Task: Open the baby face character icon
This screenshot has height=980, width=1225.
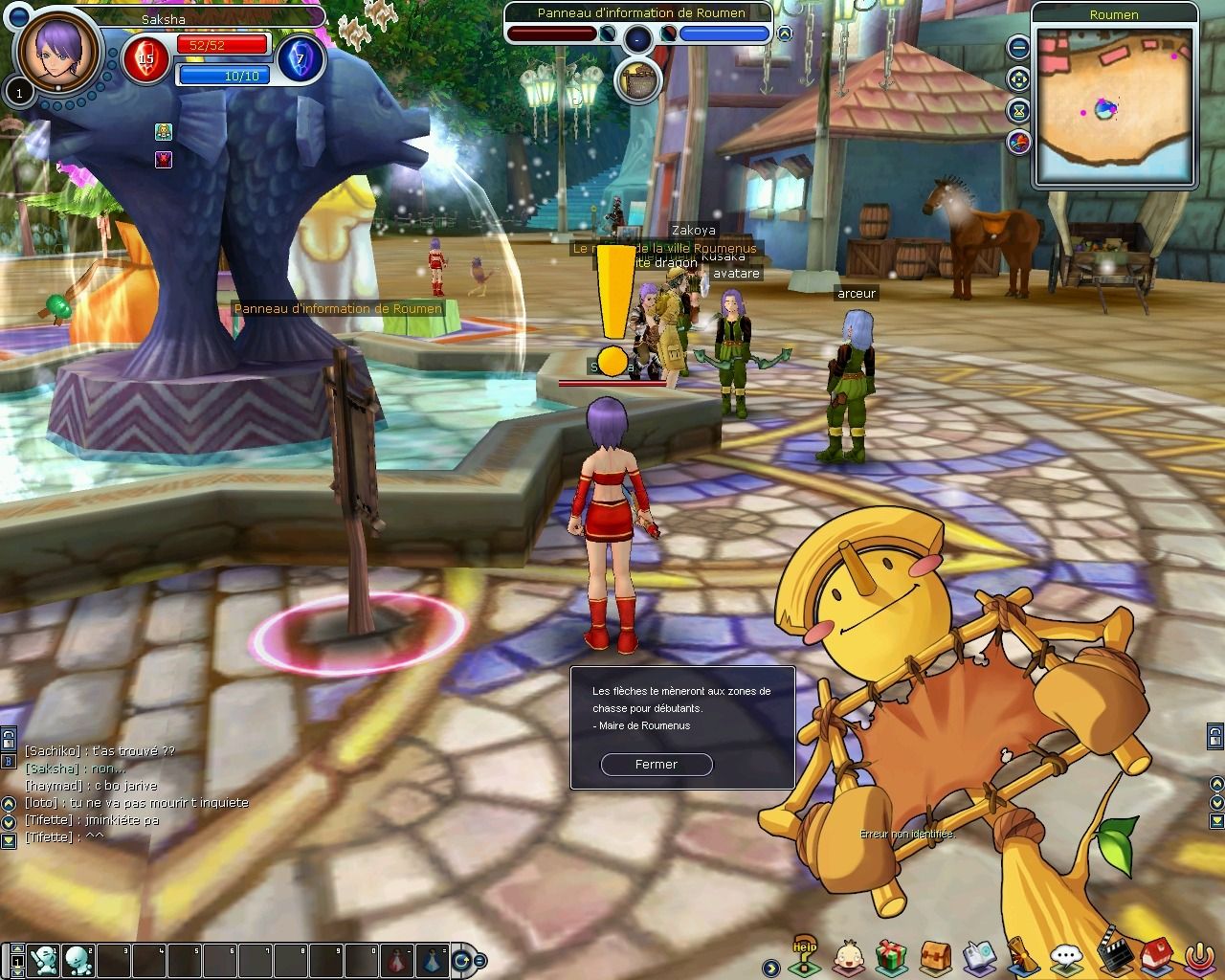Action: (x=848, y=955)
